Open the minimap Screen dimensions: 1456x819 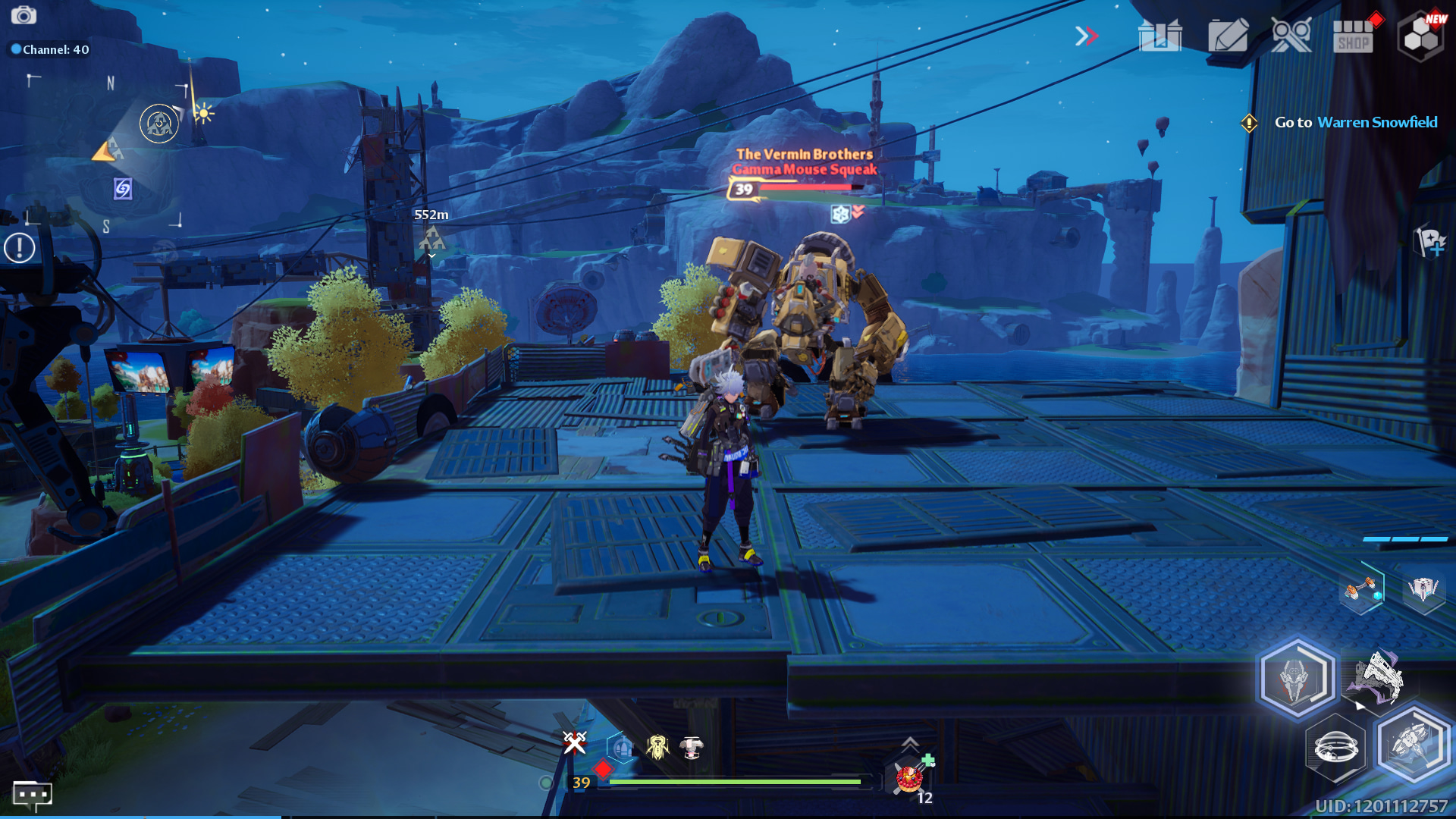point(106,152)
